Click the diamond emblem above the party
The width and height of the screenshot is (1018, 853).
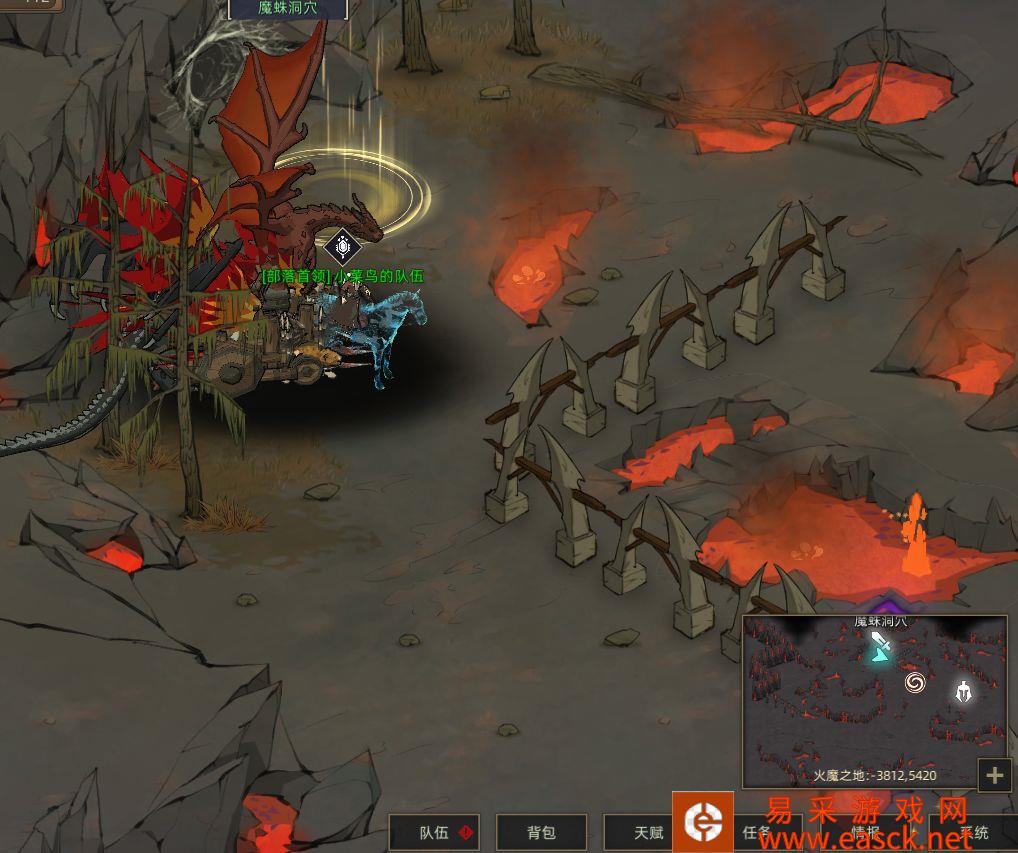tap(342, 246)
